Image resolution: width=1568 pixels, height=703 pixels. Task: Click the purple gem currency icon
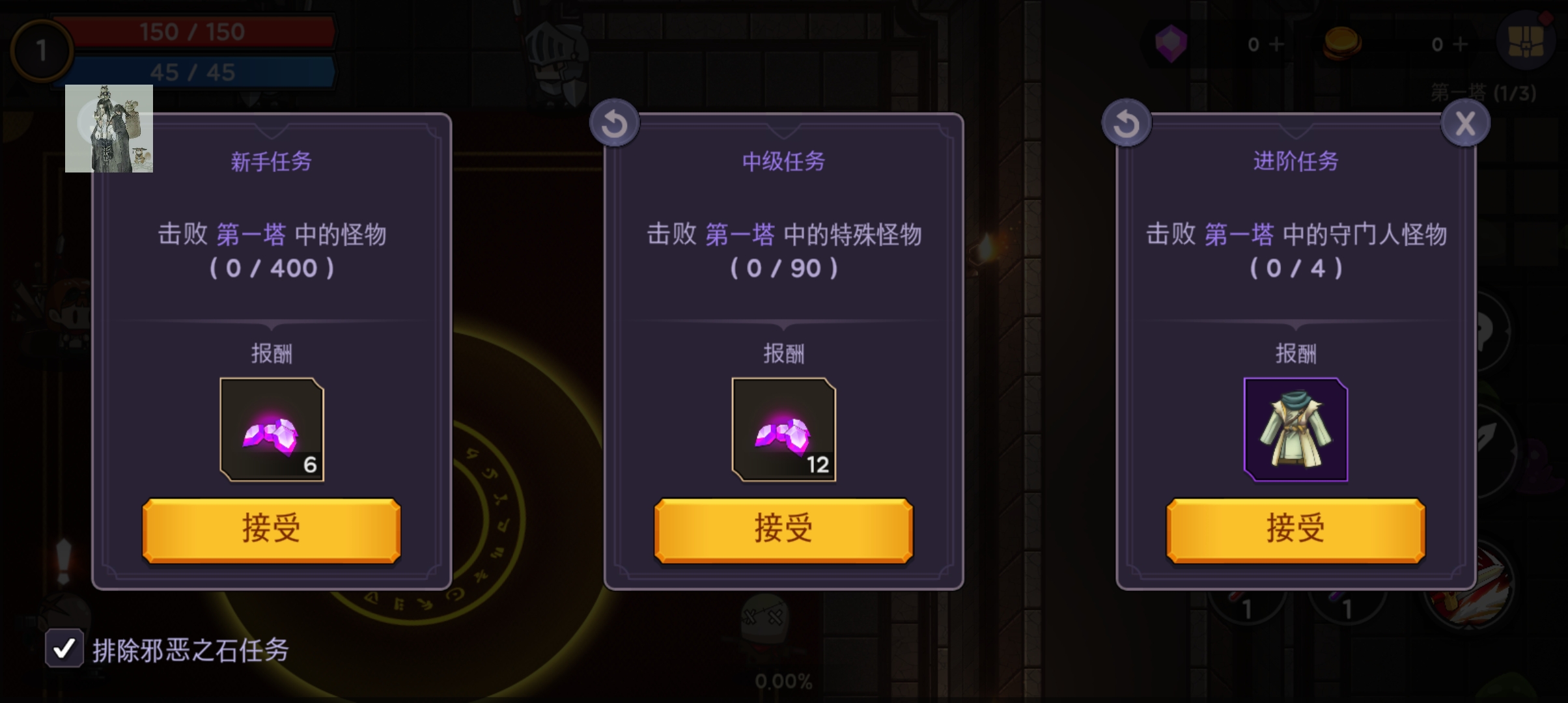click(x=1172, y=44)
